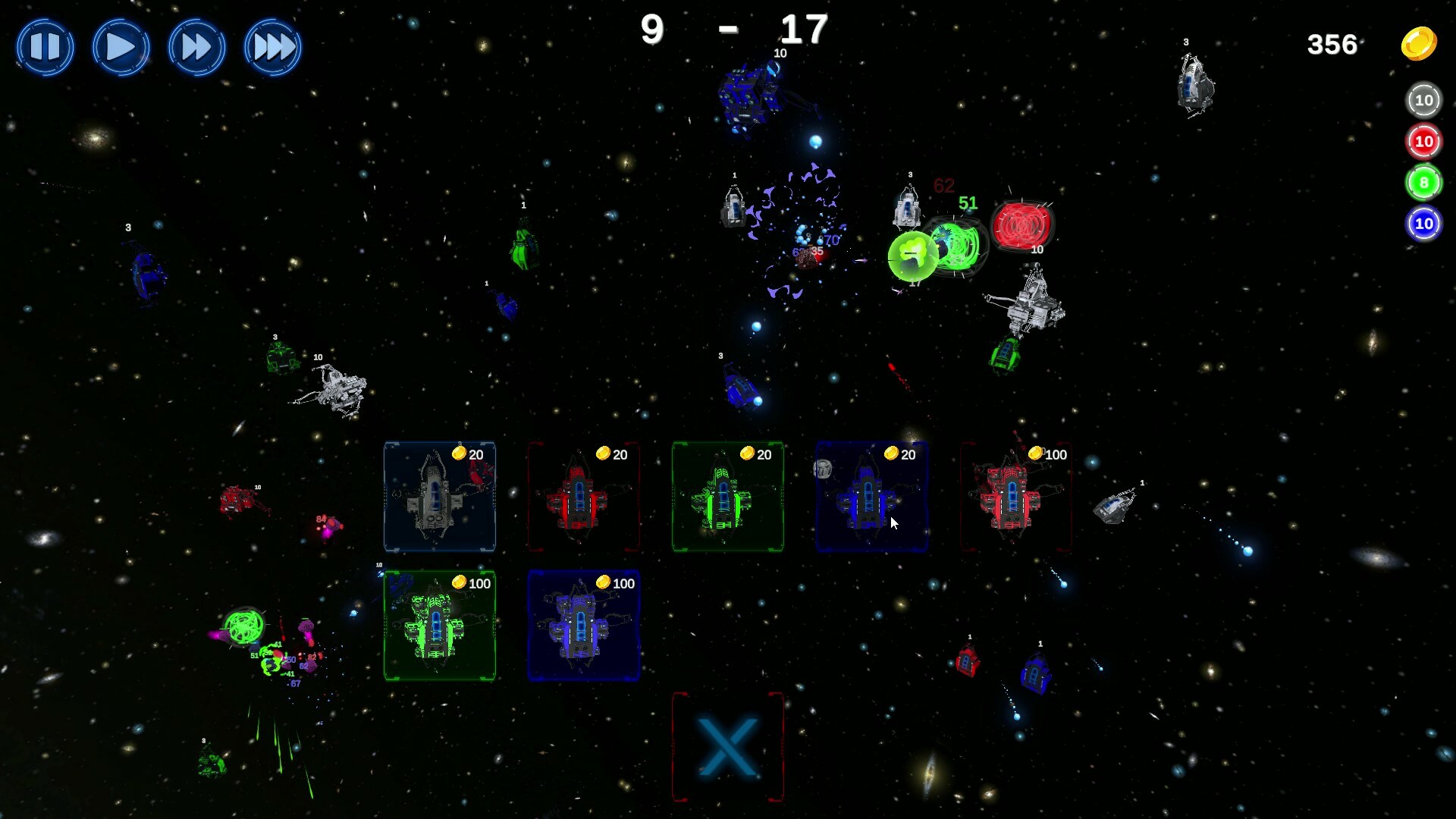Buy the green ship card costing 20

point(728,498)
